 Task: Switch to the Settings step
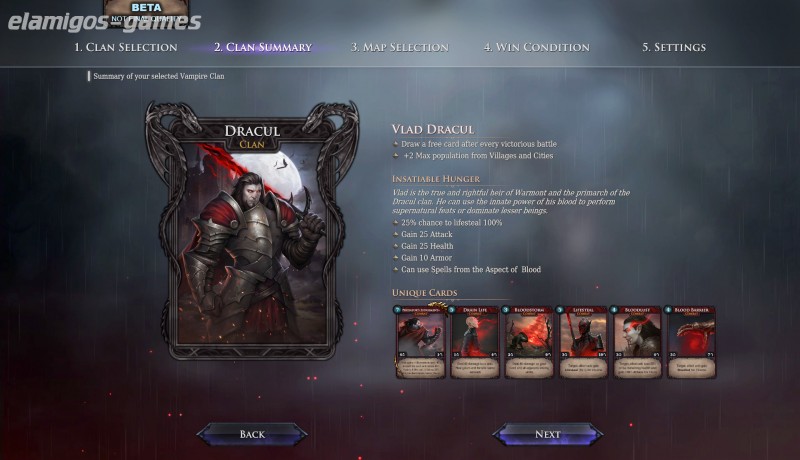coord(673,47)
